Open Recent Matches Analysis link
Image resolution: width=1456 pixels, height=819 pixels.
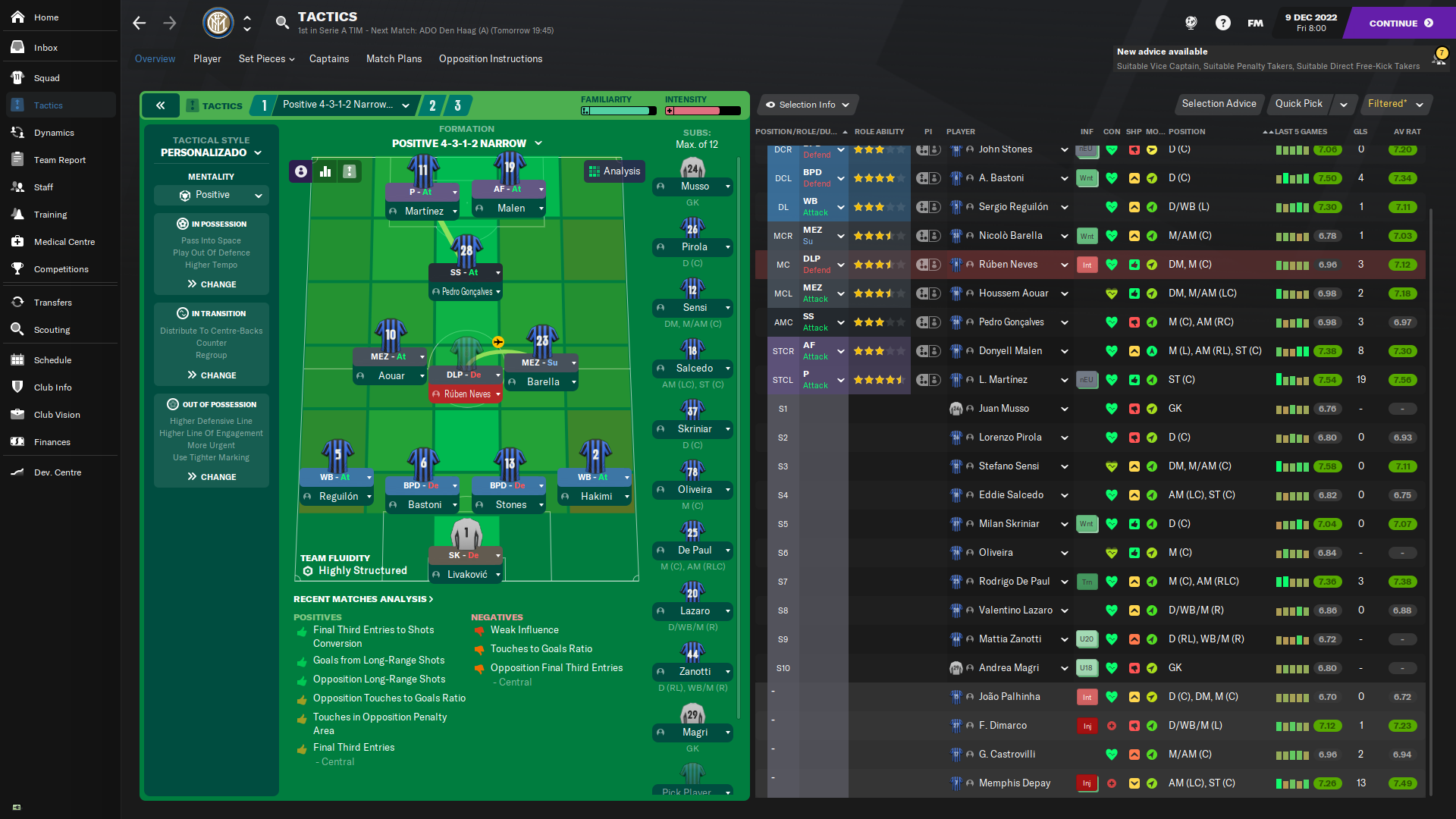click(x=363, y=599)
